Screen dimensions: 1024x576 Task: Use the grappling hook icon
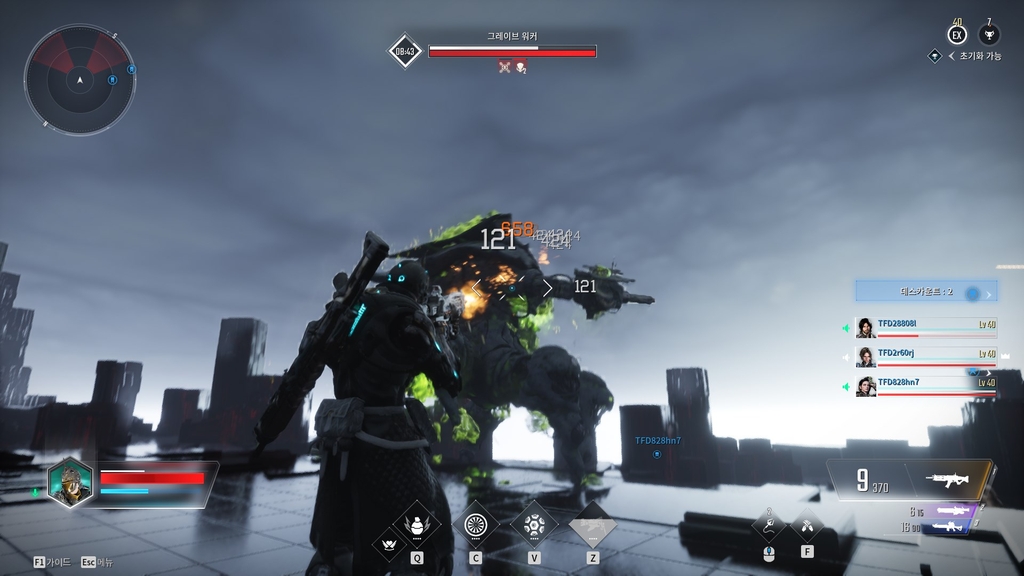tap(768, 525)
